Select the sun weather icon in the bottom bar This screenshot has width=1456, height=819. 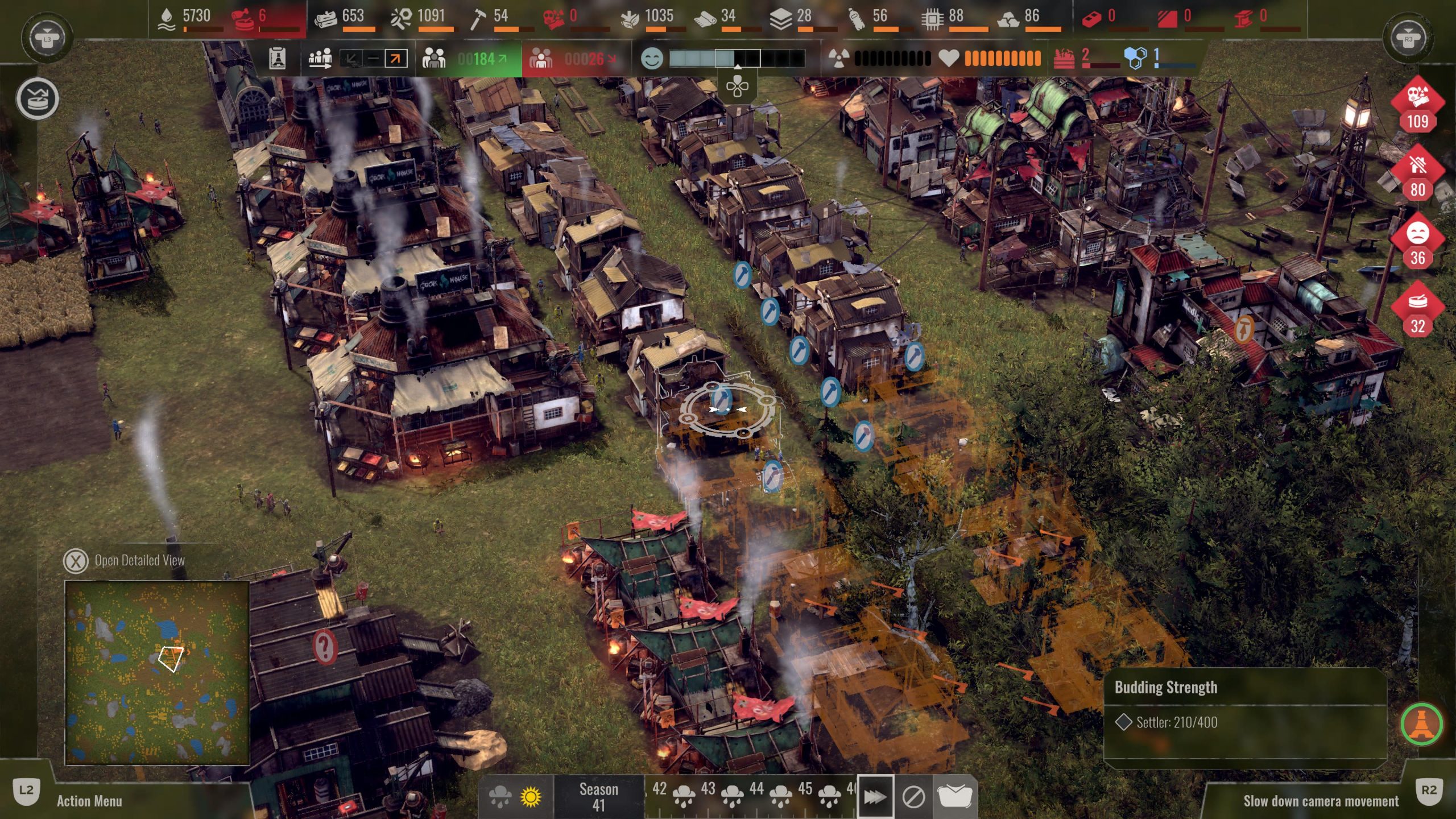coord(530,797)
